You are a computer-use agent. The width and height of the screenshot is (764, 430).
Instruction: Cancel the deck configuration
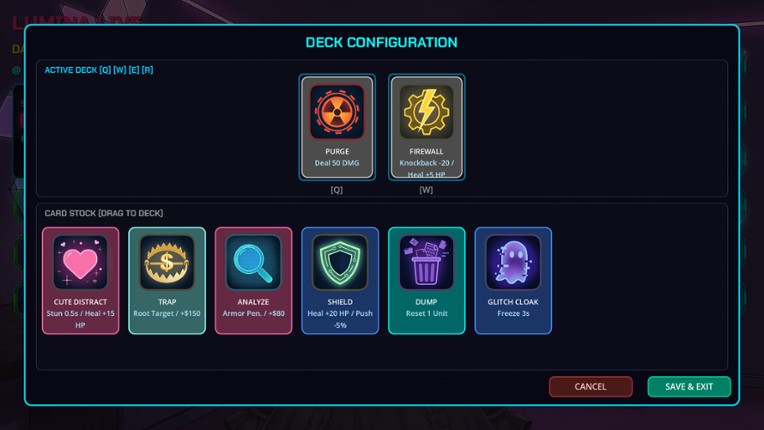pos(590,387)
